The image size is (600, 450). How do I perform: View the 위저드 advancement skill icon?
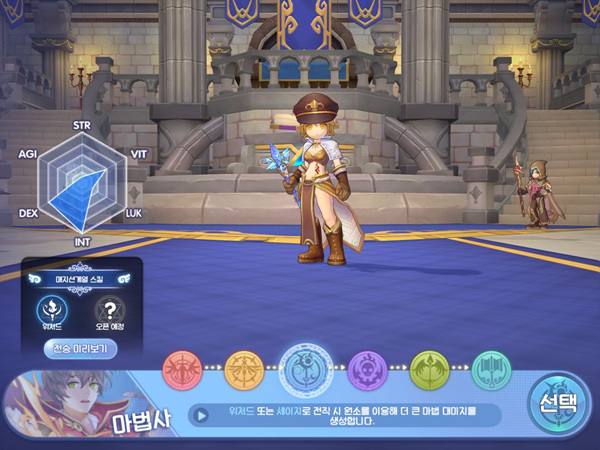point(51,309)
